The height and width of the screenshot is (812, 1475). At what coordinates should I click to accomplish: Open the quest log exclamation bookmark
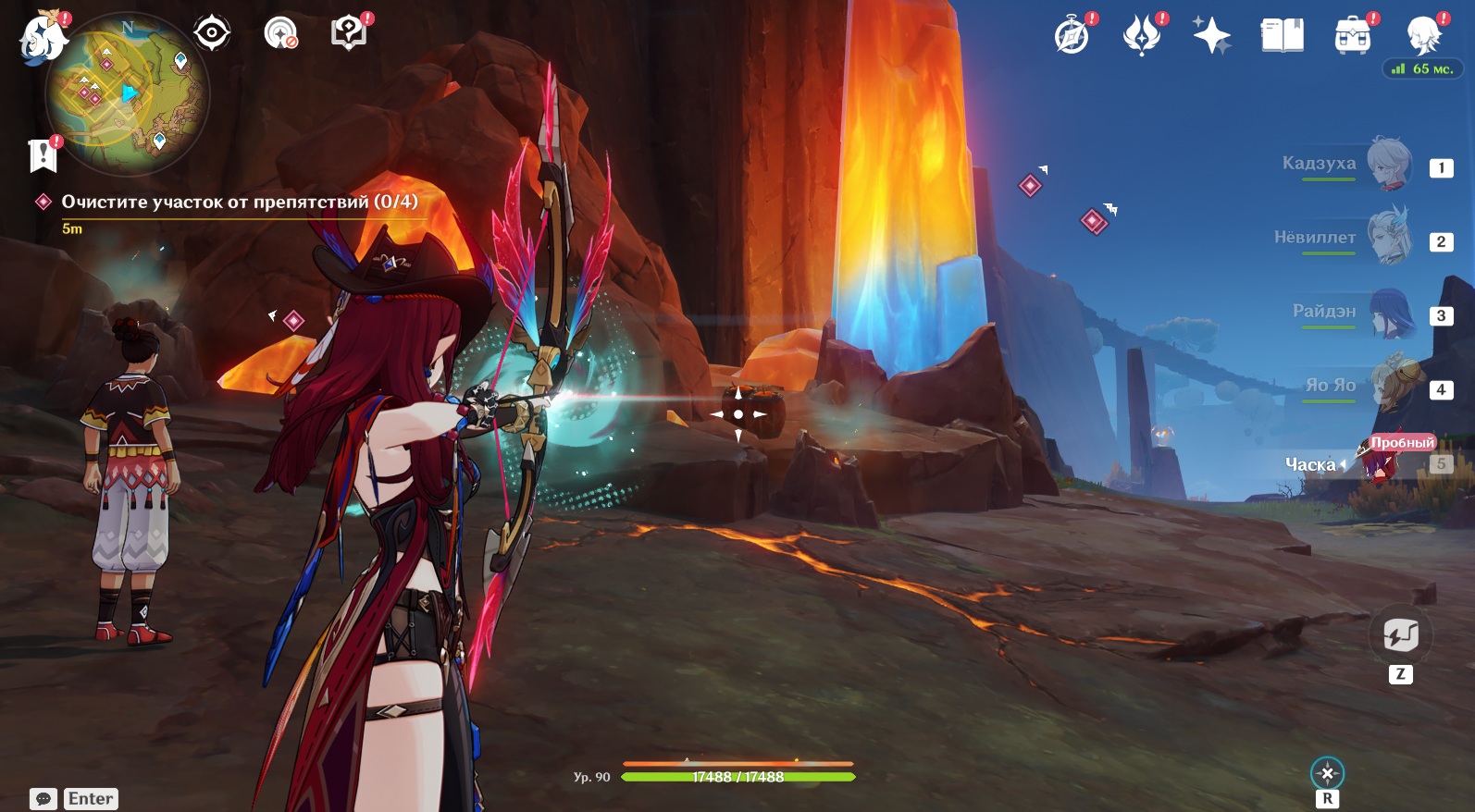43,155
